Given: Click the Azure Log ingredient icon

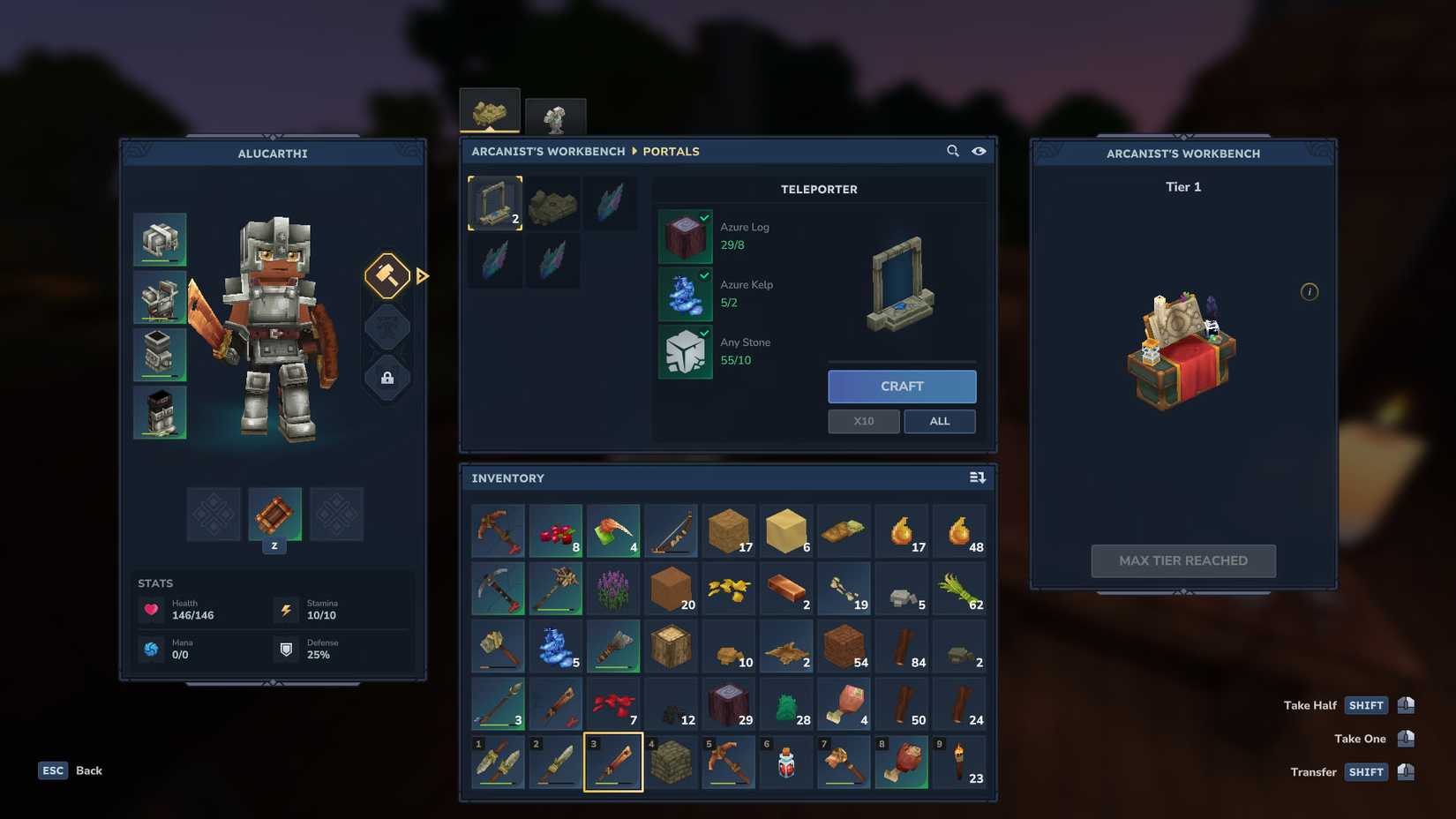Looking at the screenshot, I should click(685, 236).
